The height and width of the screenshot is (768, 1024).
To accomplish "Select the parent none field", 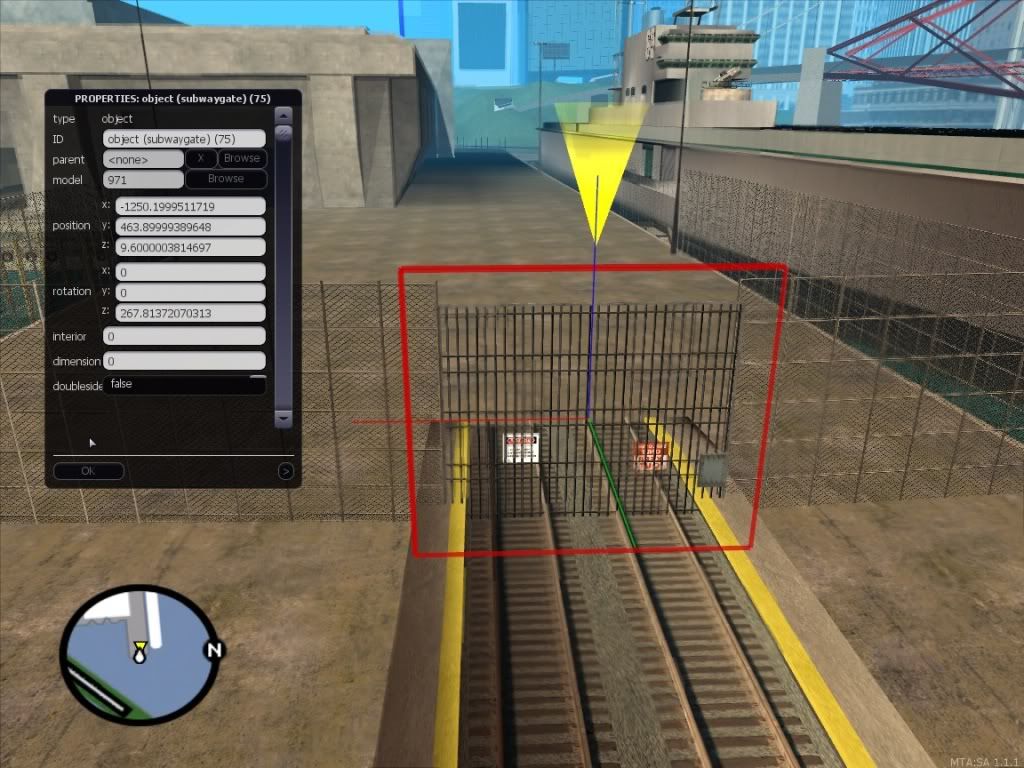I will point(143,159).
